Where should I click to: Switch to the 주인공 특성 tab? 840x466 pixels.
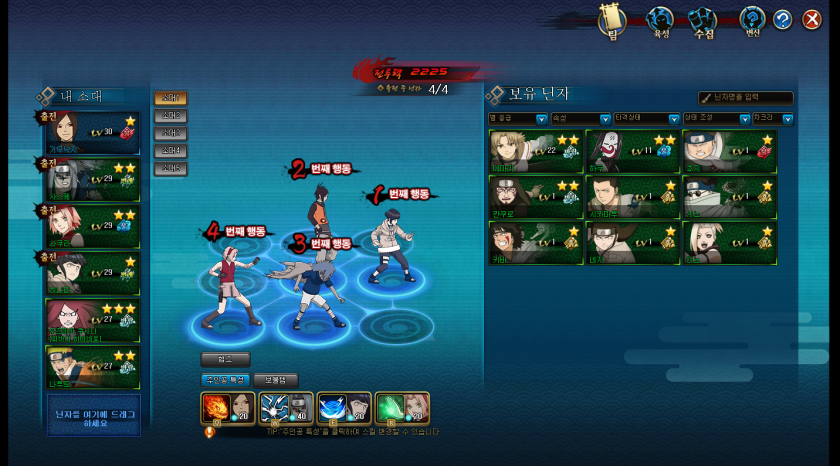224,380
